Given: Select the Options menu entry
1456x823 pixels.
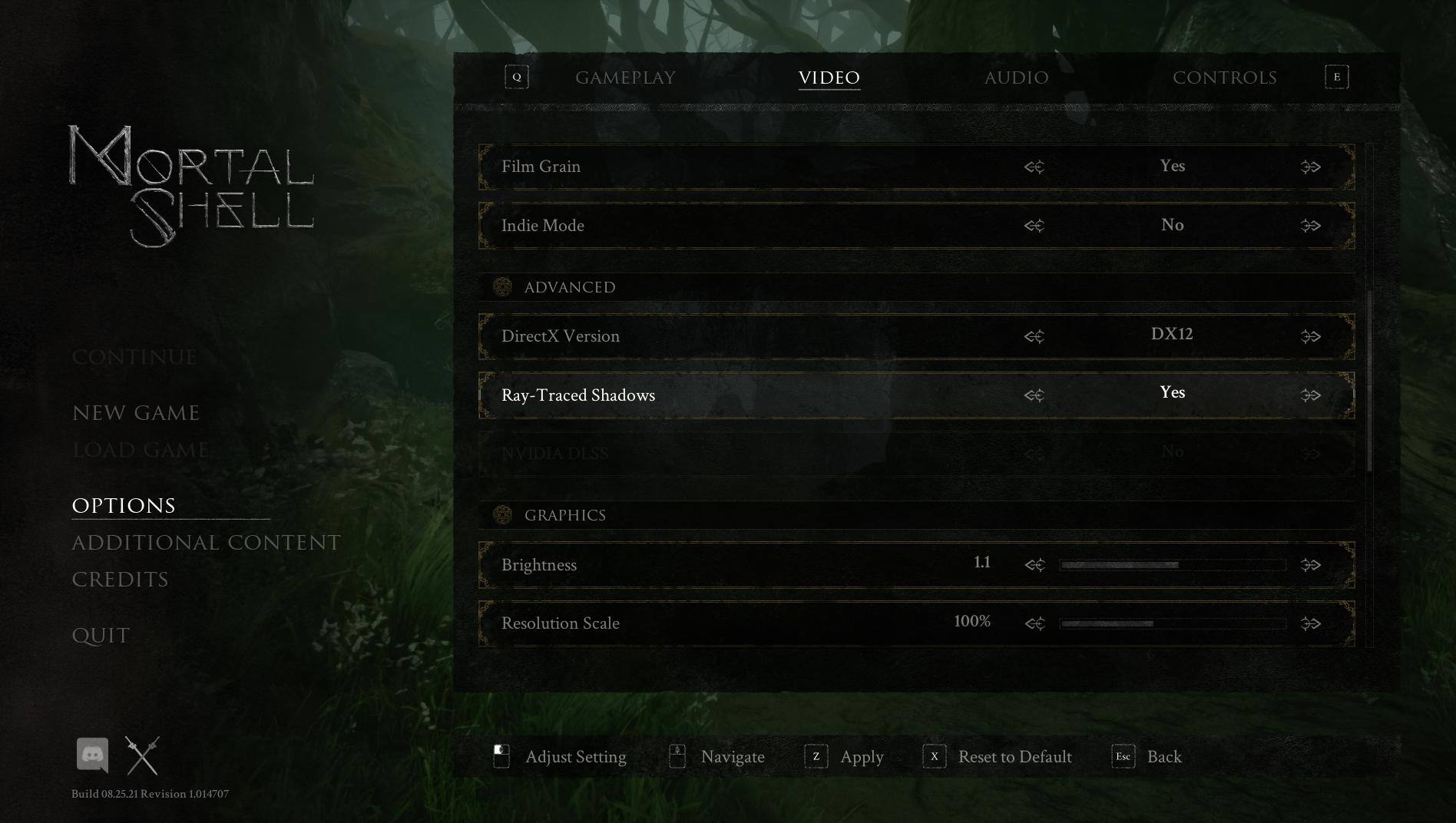Looking at the screenshot, I should (x=124, y=506).
